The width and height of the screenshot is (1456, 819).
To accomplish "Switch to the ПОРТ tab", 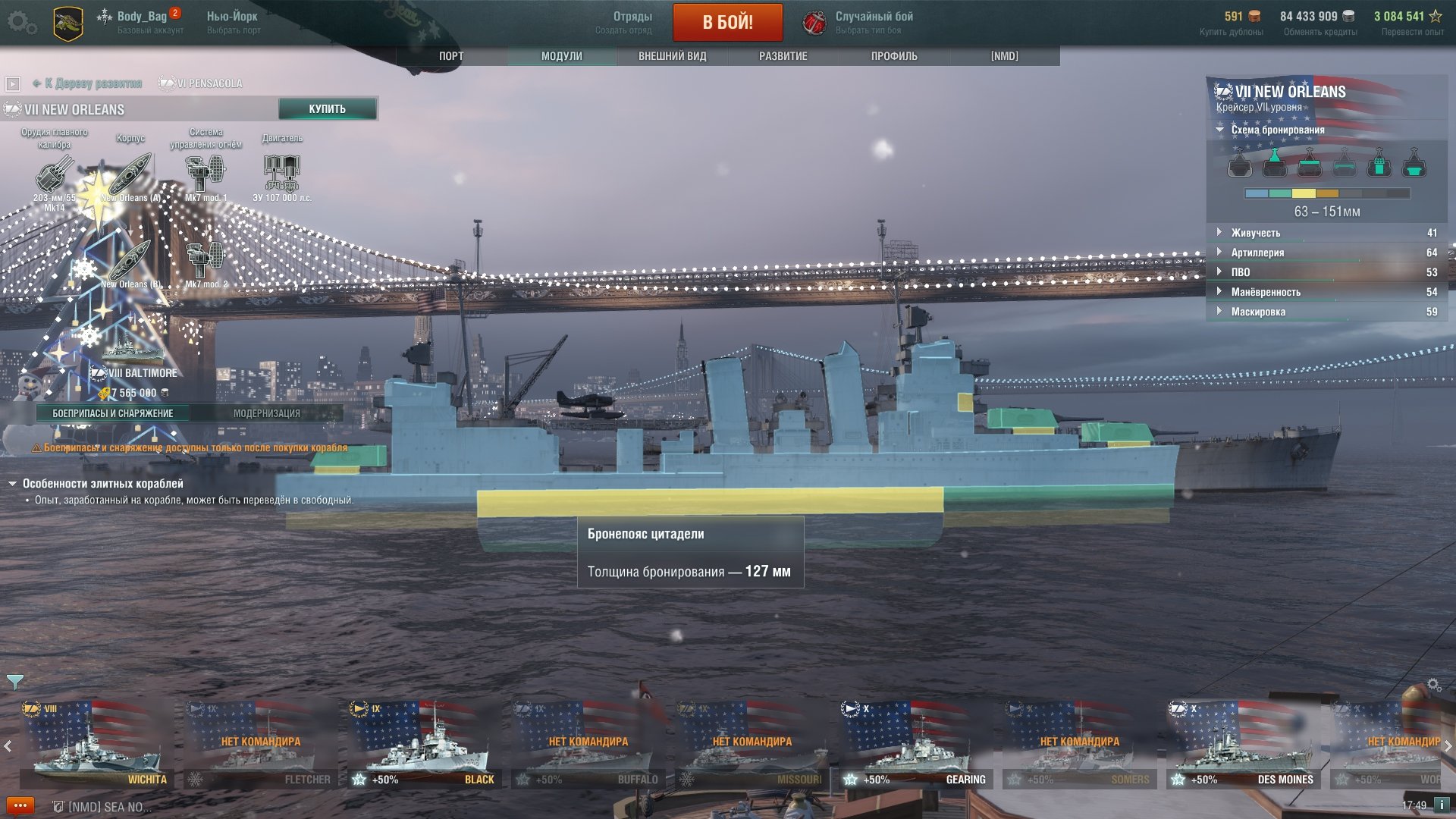I will coord(451,56).
